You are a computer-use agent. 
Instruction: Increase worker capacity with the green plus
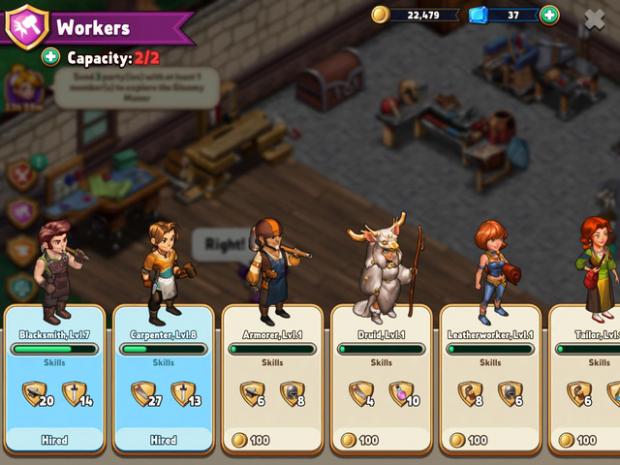pos(50,58)
